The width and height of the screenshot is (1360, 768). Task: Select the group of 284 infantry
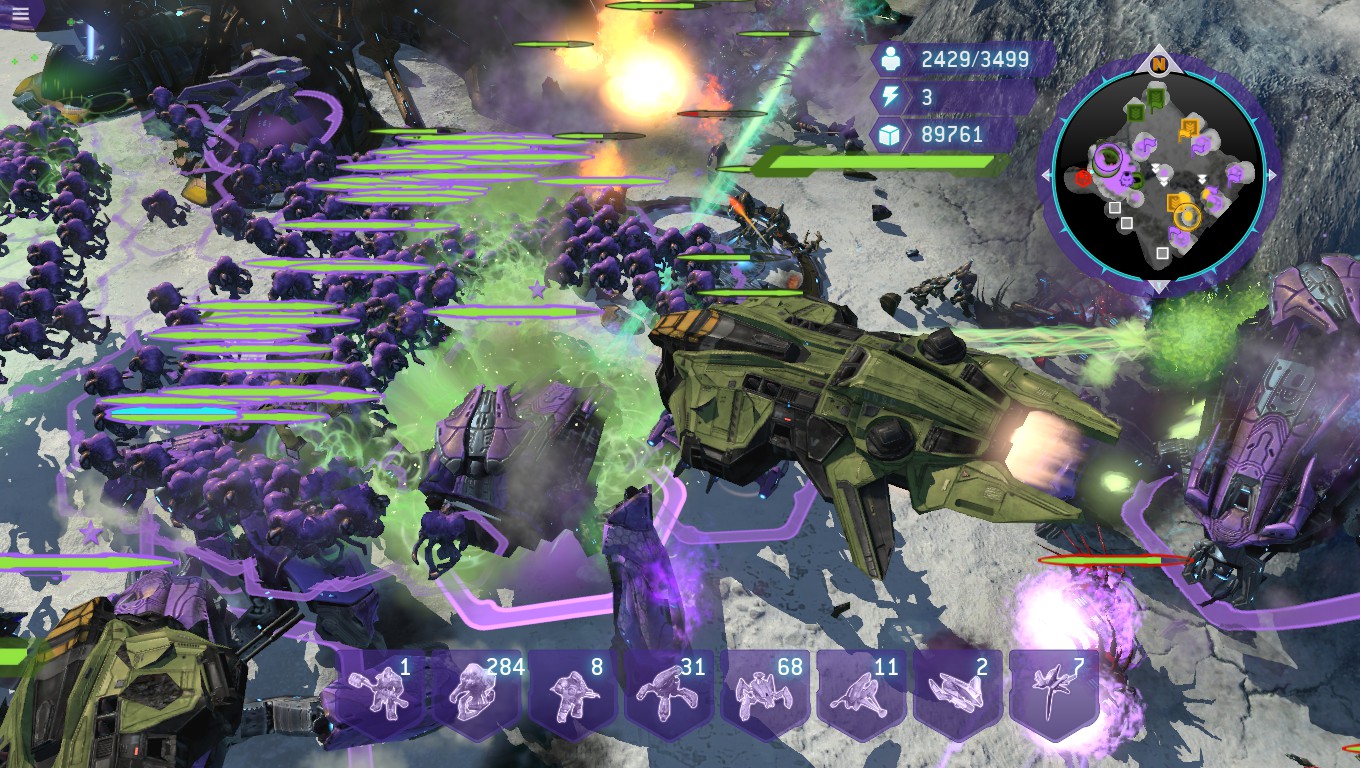pos(480,692)
